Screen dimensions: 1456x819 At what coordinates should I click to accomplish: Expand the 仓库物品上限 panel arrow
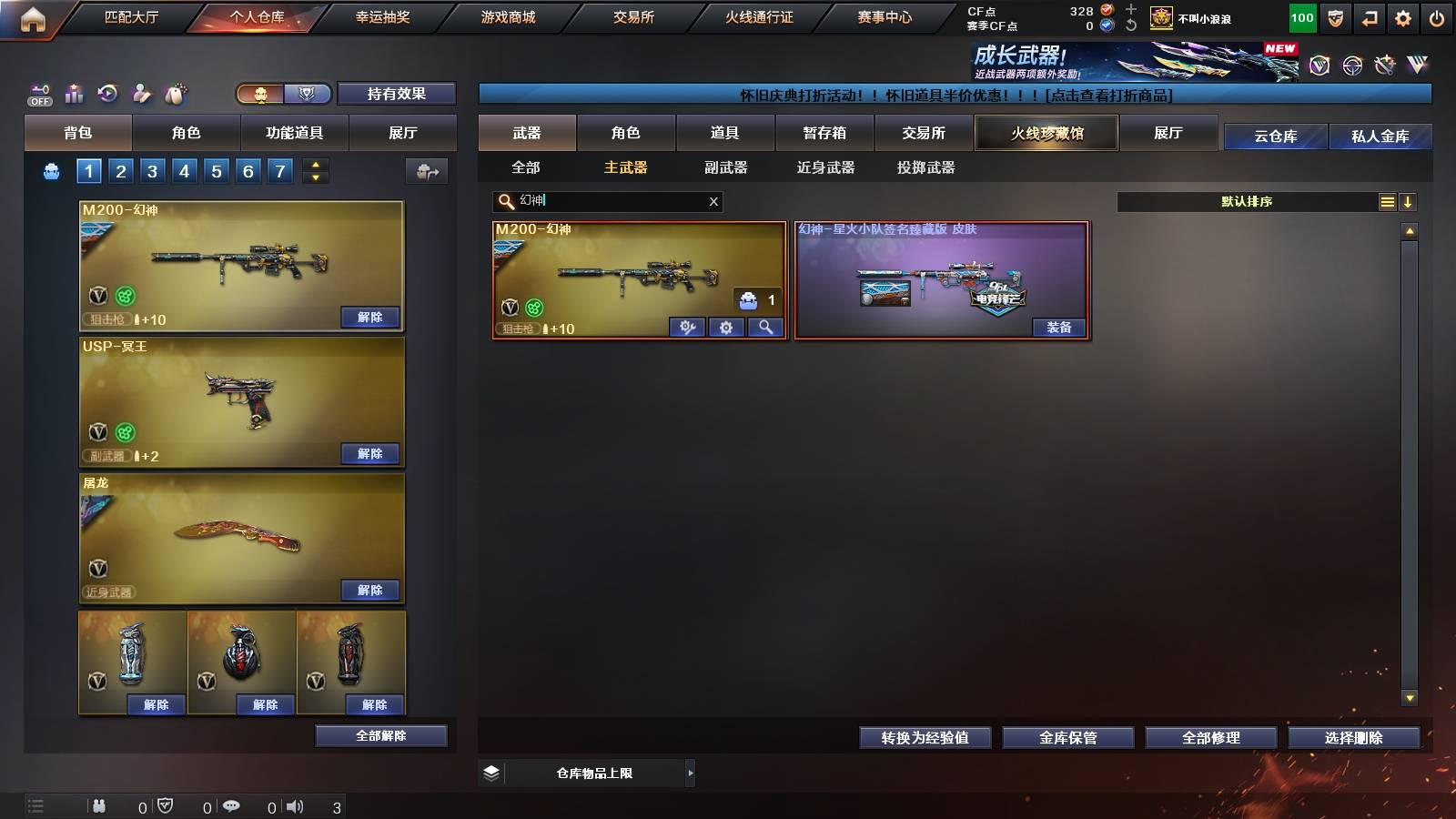[689, 773]
